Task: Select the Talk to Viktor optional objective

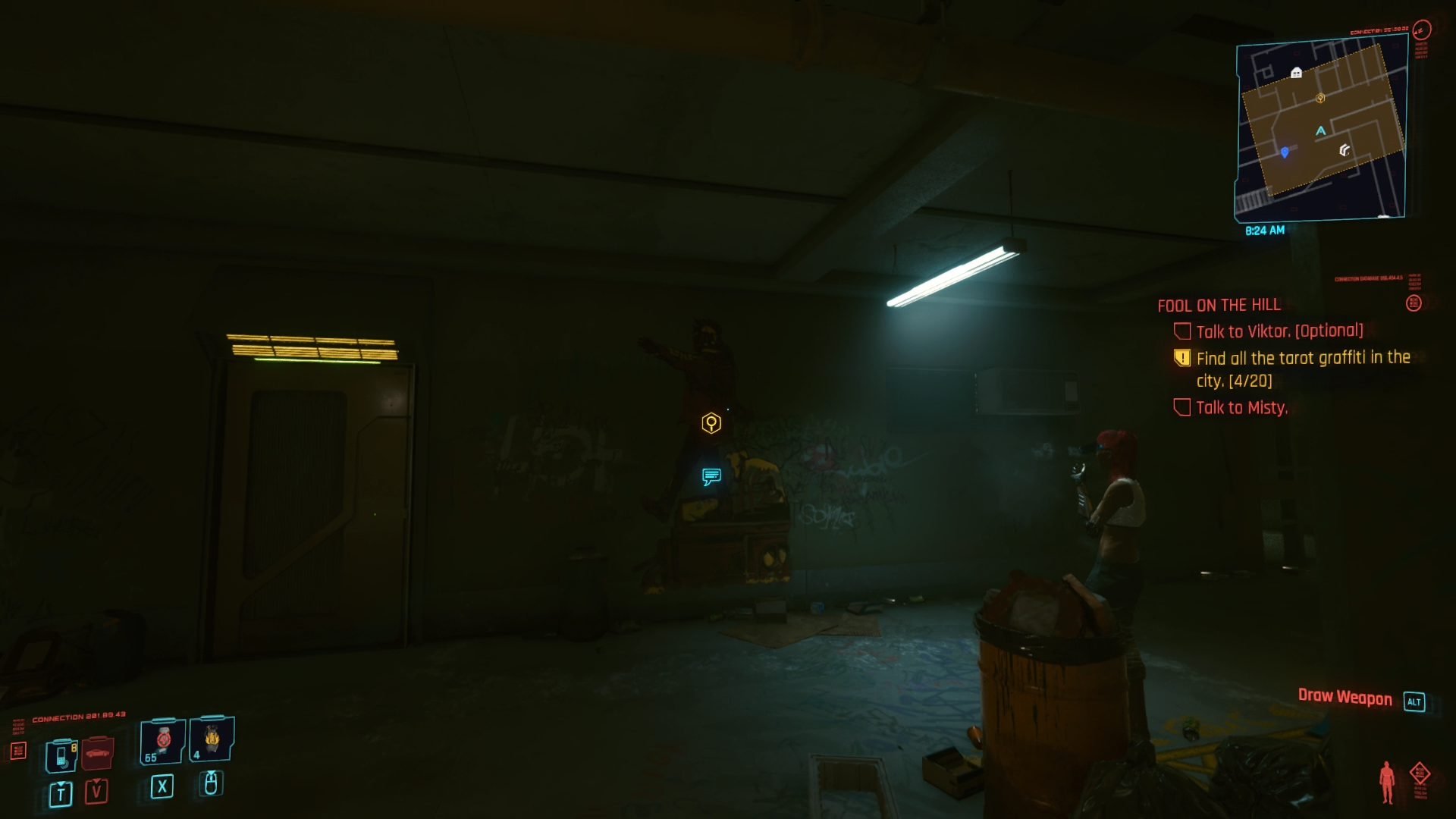Action: tap(1279, 331)
